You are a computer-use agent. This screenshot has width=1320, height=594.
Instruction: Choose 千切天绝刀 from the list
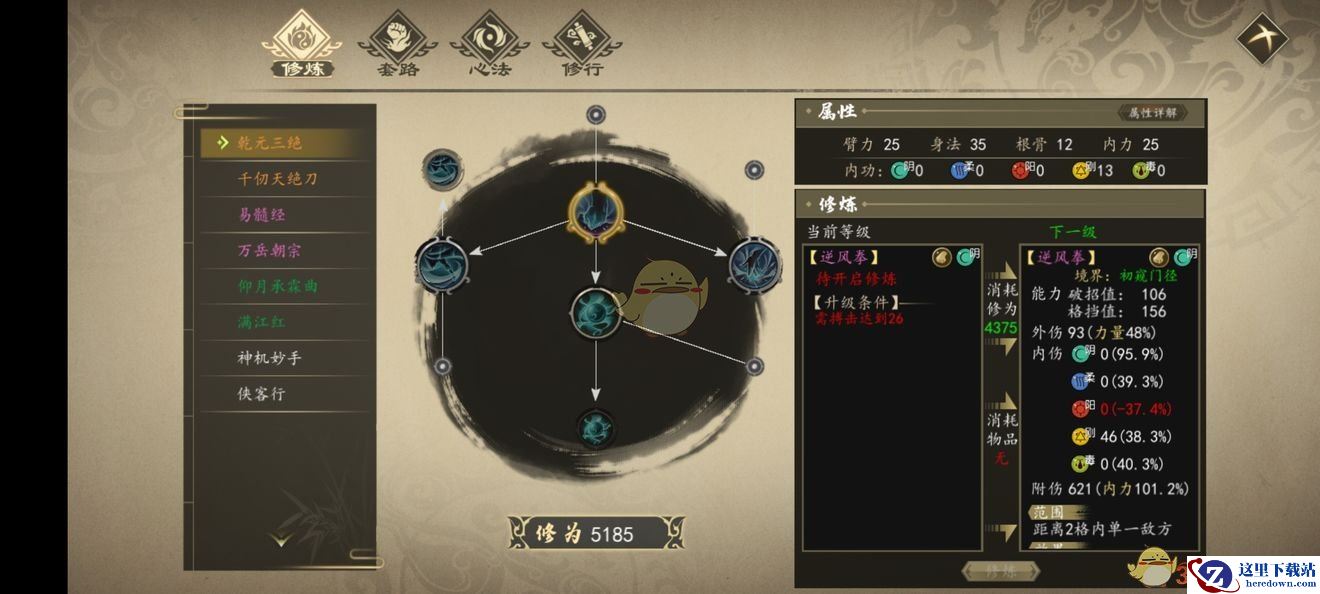(277, 179)
